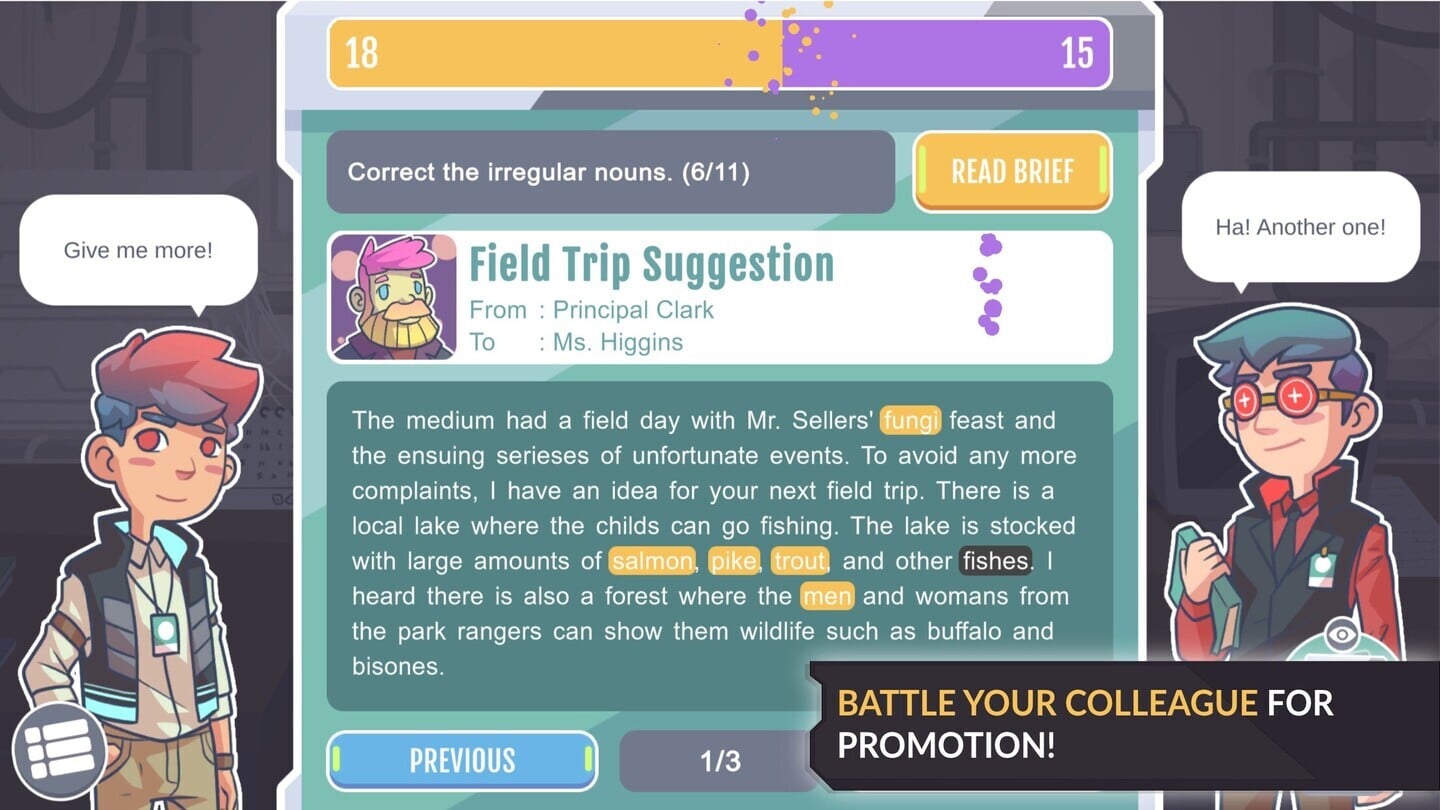Pick the word "bisones" to fix

396,666
